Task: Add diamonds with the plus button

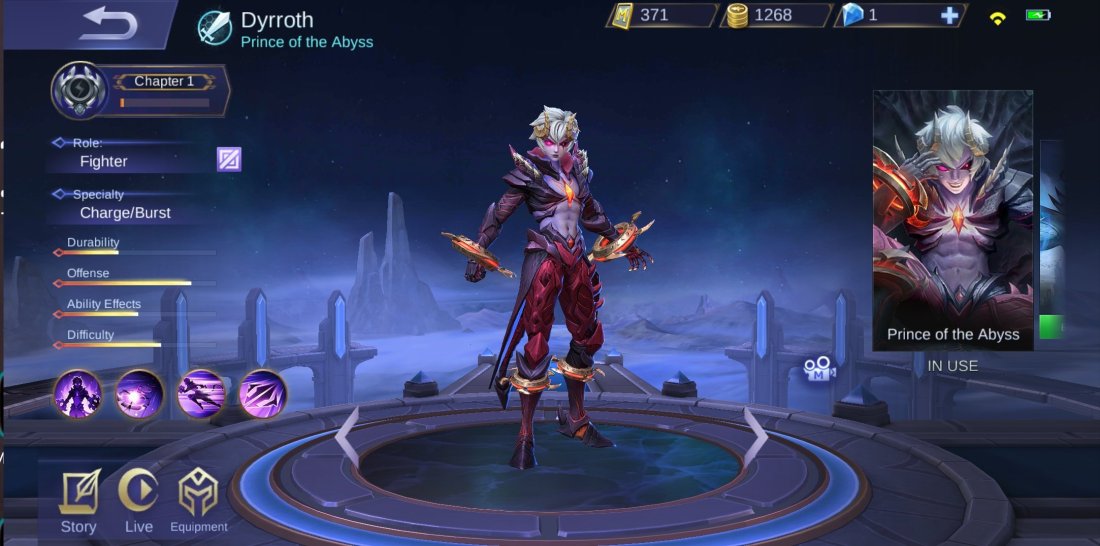Action: (x=950, y=15)
